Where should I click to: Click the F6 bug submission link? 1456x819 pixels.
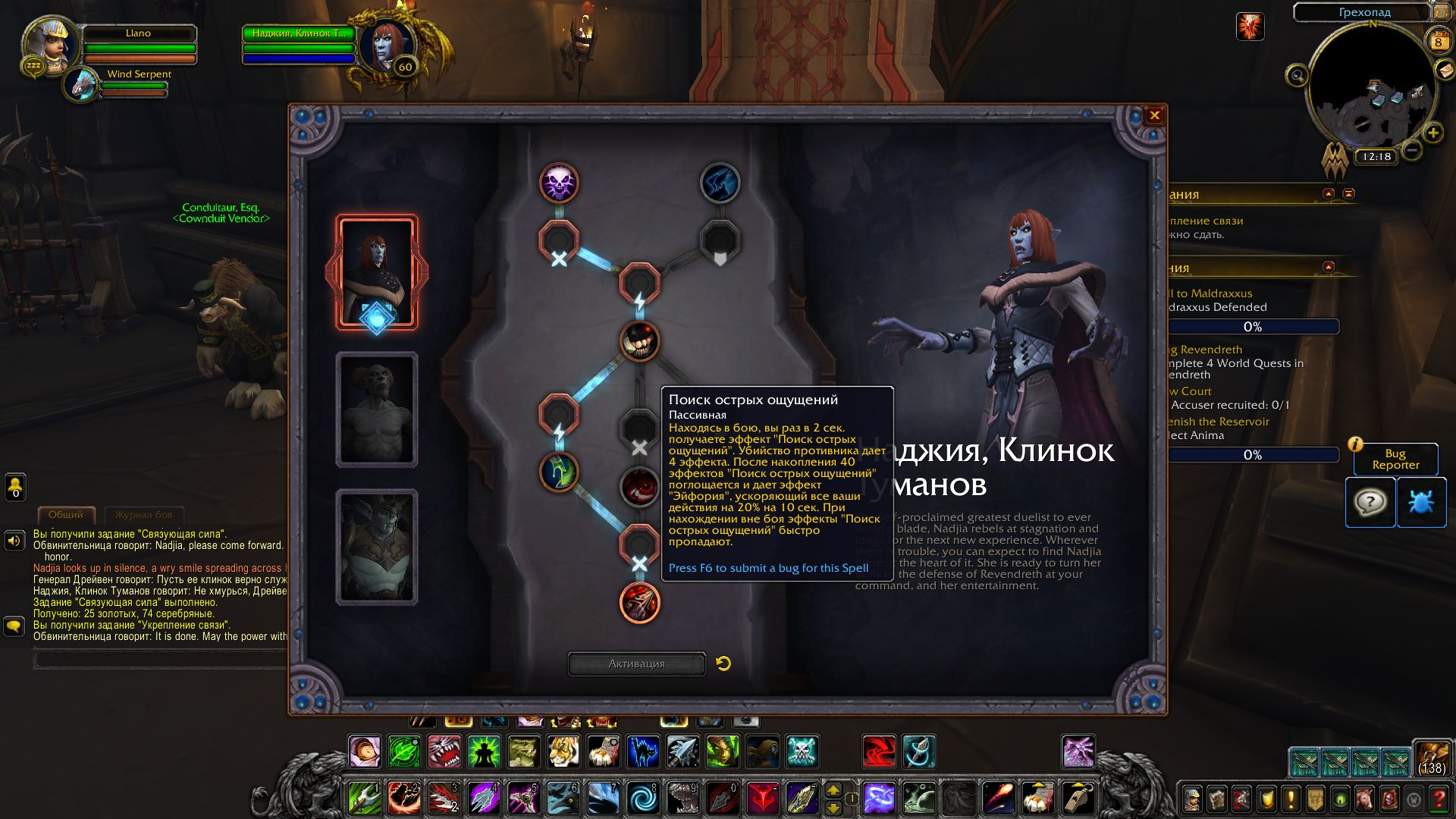(x=765, y=566)
